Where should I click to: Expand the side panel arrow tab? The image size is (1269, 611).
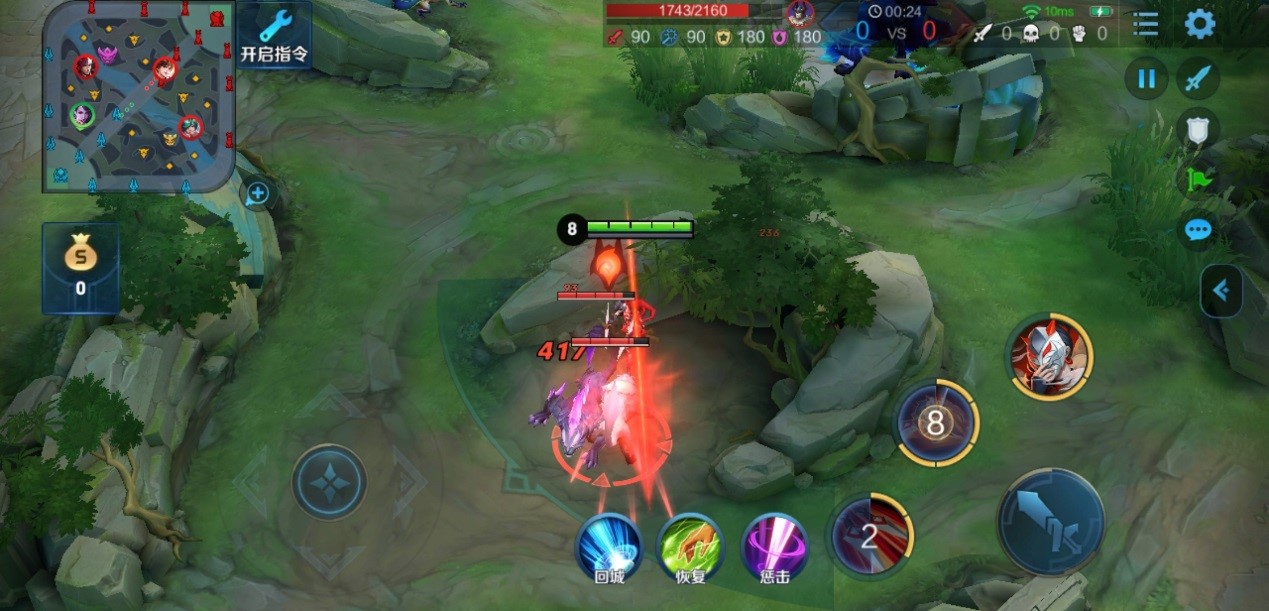(1222, 291)
